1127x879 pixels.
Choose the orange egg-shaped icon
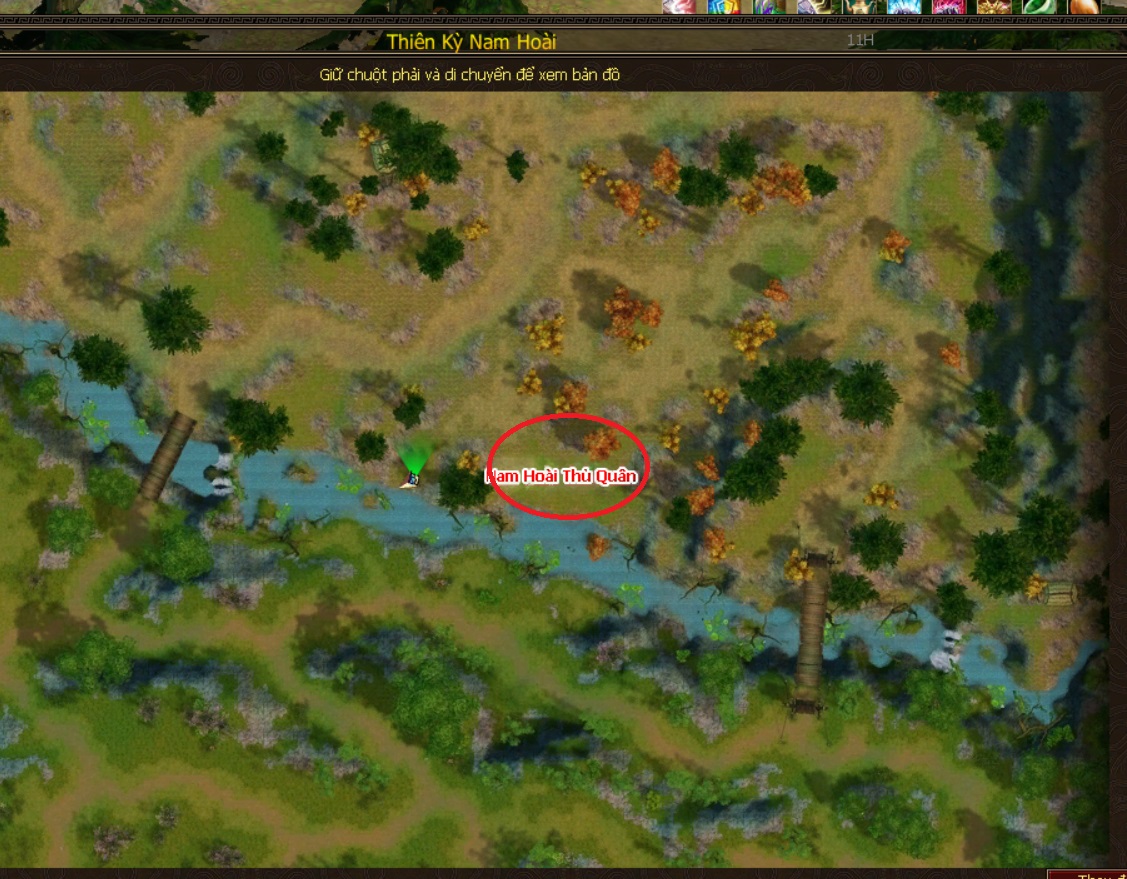click(1083, 7)
